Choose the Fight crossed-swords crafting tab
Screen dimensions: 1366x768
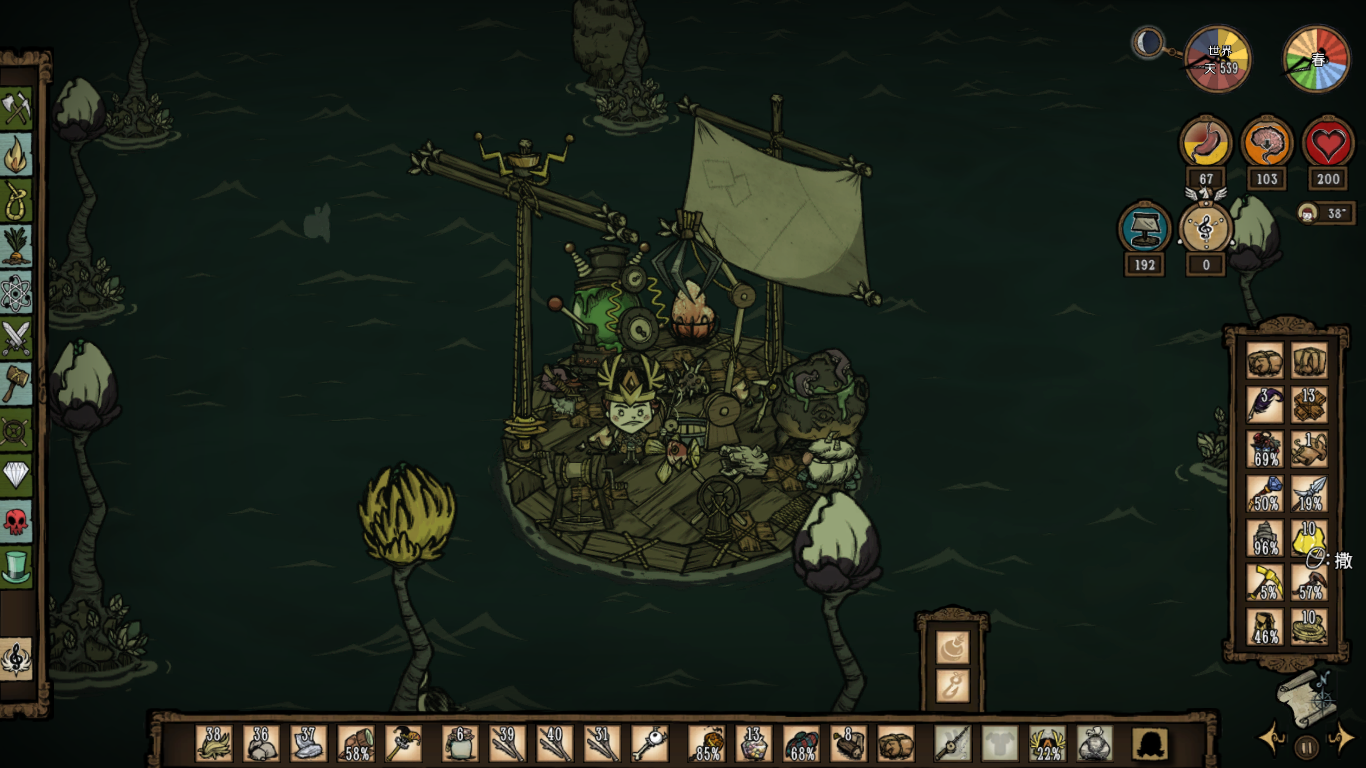pyautogui.click(x=17, y=338)
